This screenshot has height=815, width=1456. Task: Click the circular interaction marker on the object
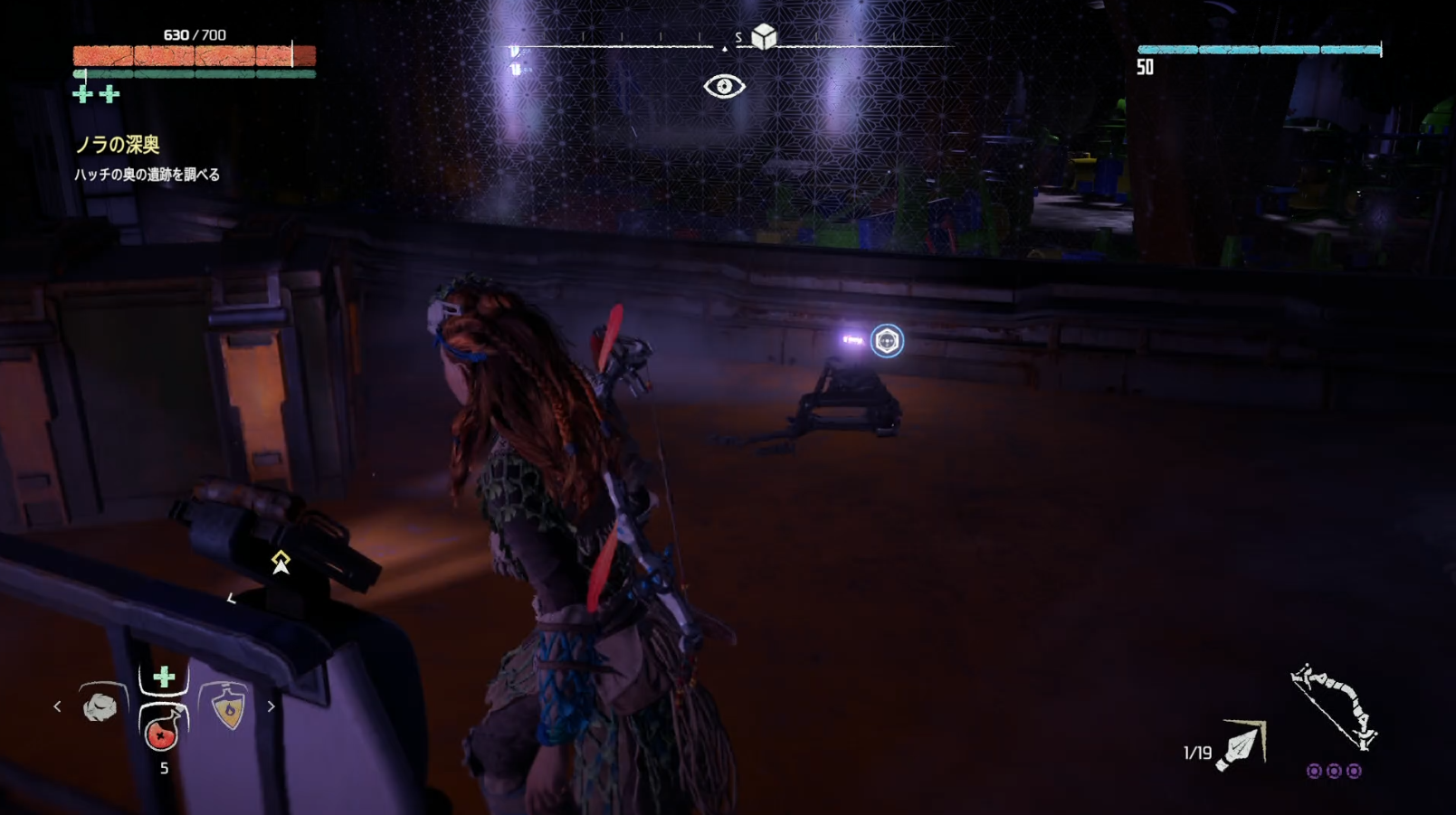[x=887, y=341]
